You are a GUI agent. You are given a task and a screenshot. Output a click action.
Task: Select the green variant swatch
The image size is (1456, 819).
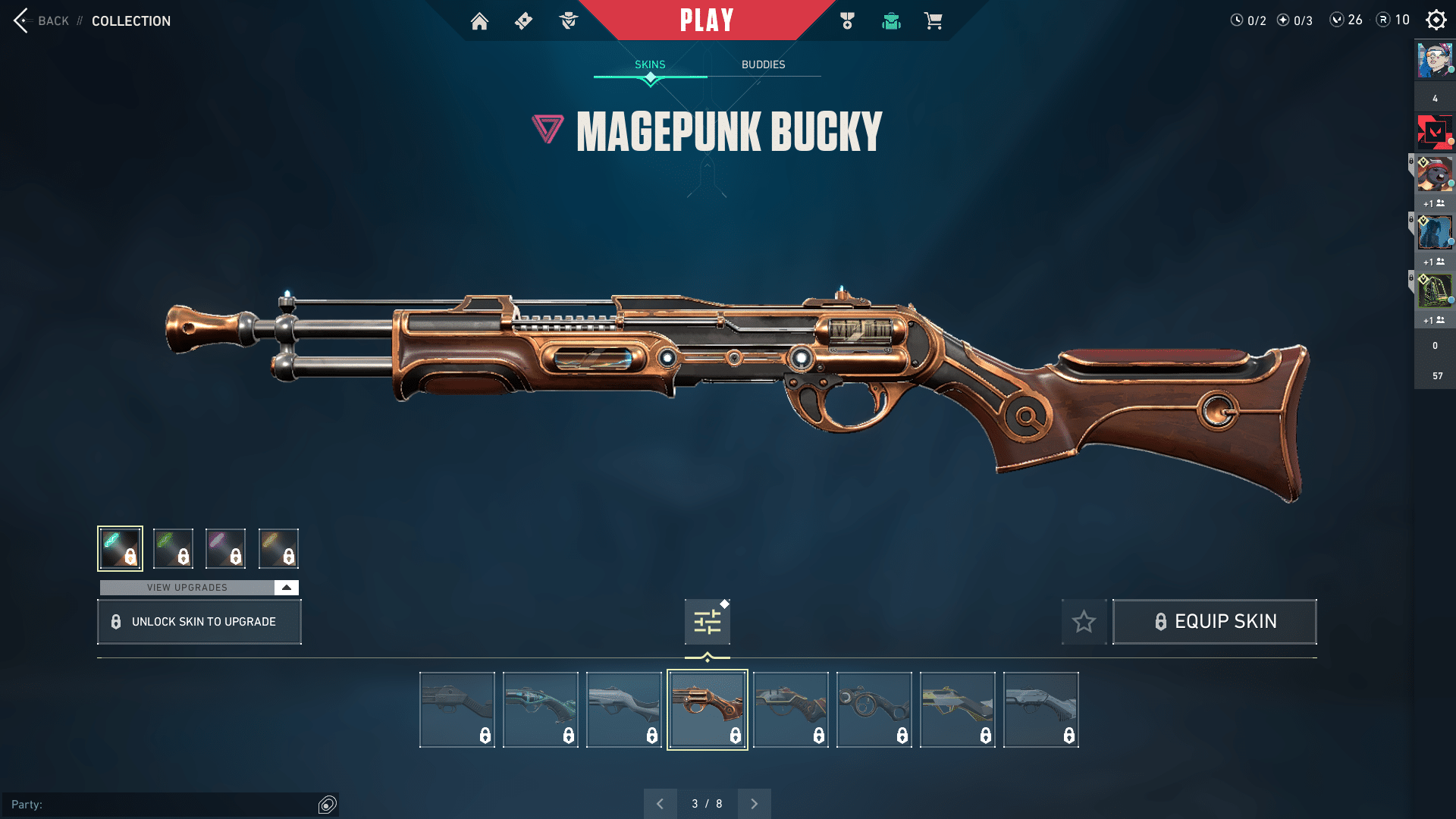(x=173, y=548)
